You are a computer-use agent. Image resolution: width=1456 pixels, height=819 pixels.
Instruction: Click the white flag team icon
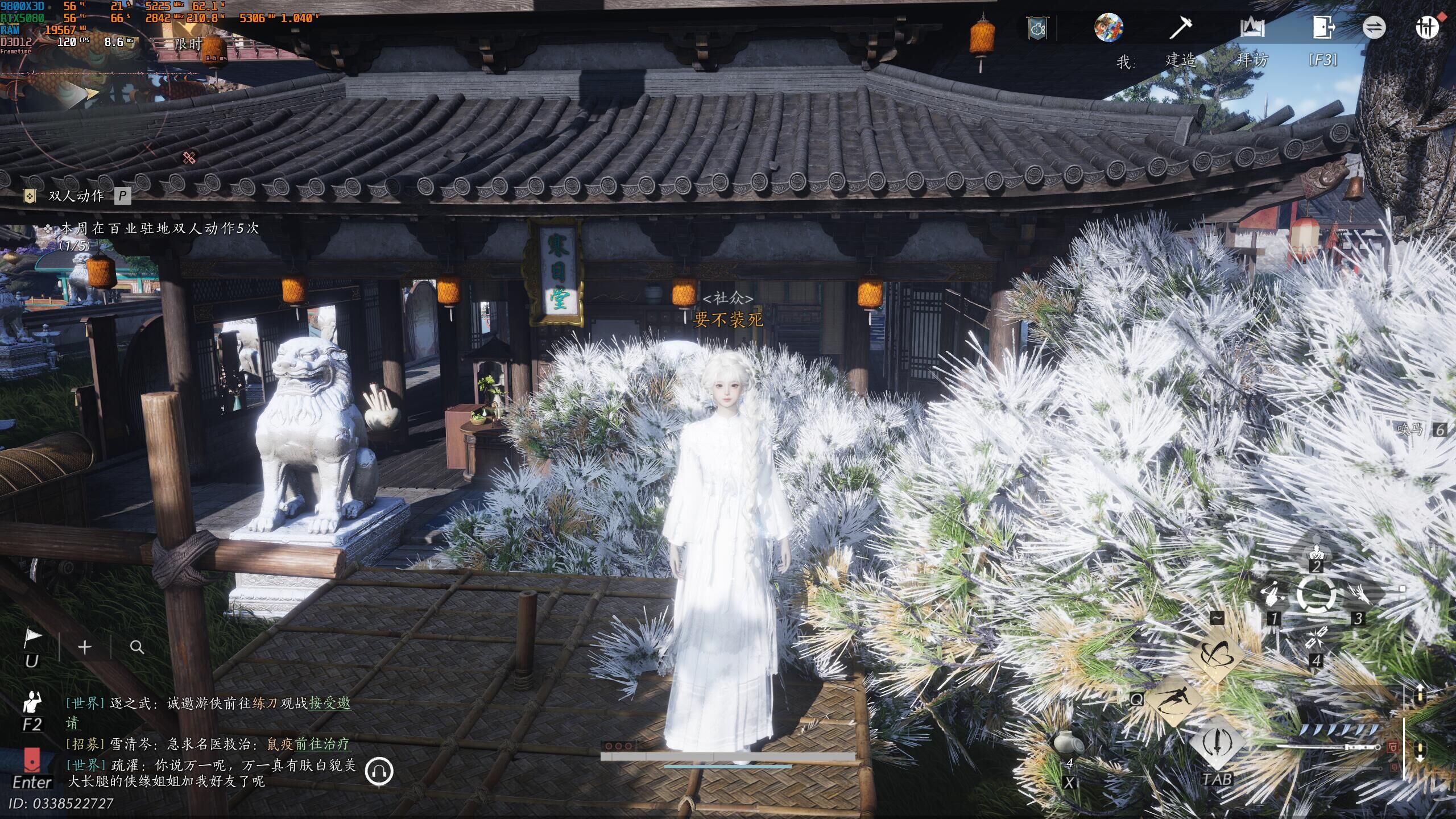[32, 640]
